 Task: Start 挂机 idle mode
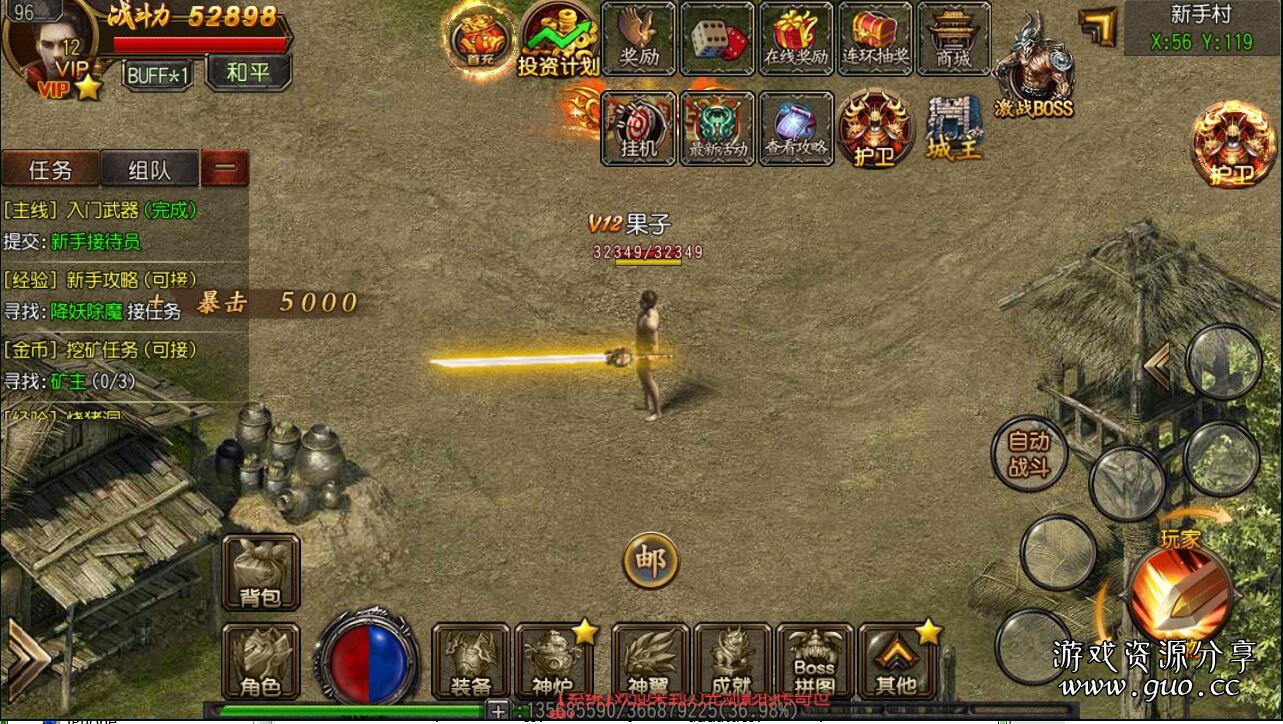tap(639, 128)
